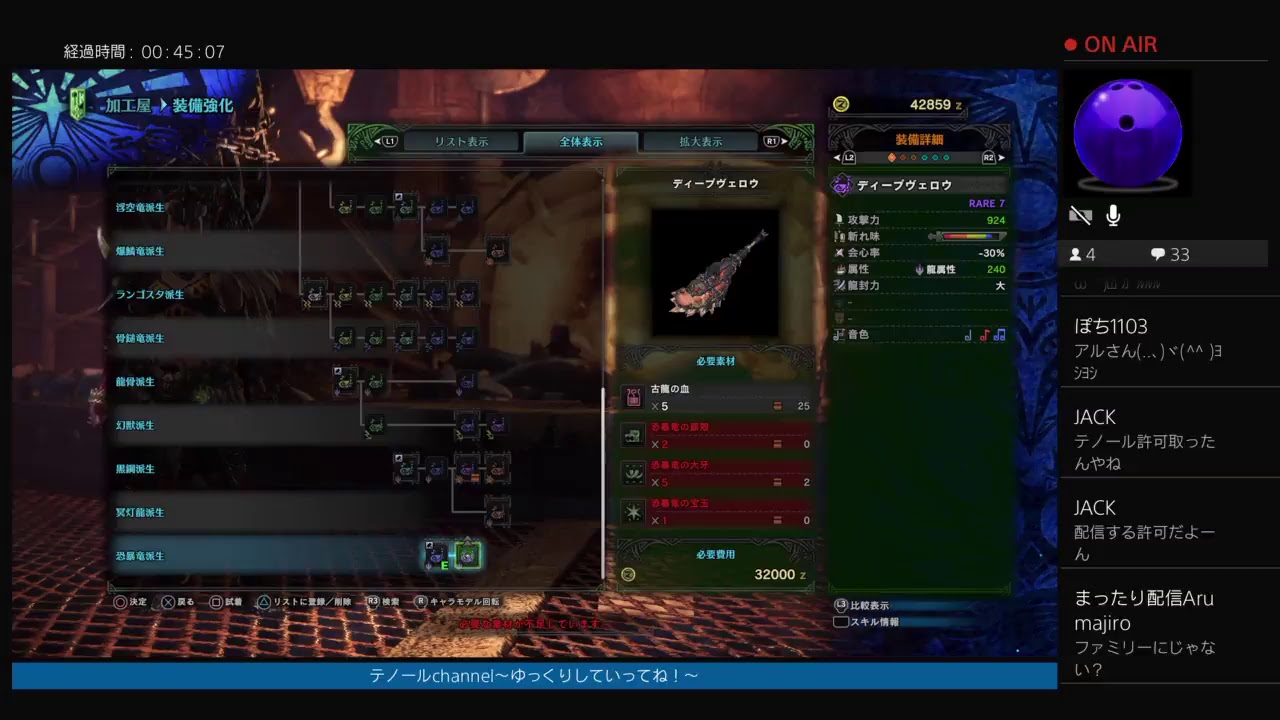The width and height of the screenshot is (1280, 720).
Task: Mute the microphone in the broadcast sidebar
Action: 1113,215
